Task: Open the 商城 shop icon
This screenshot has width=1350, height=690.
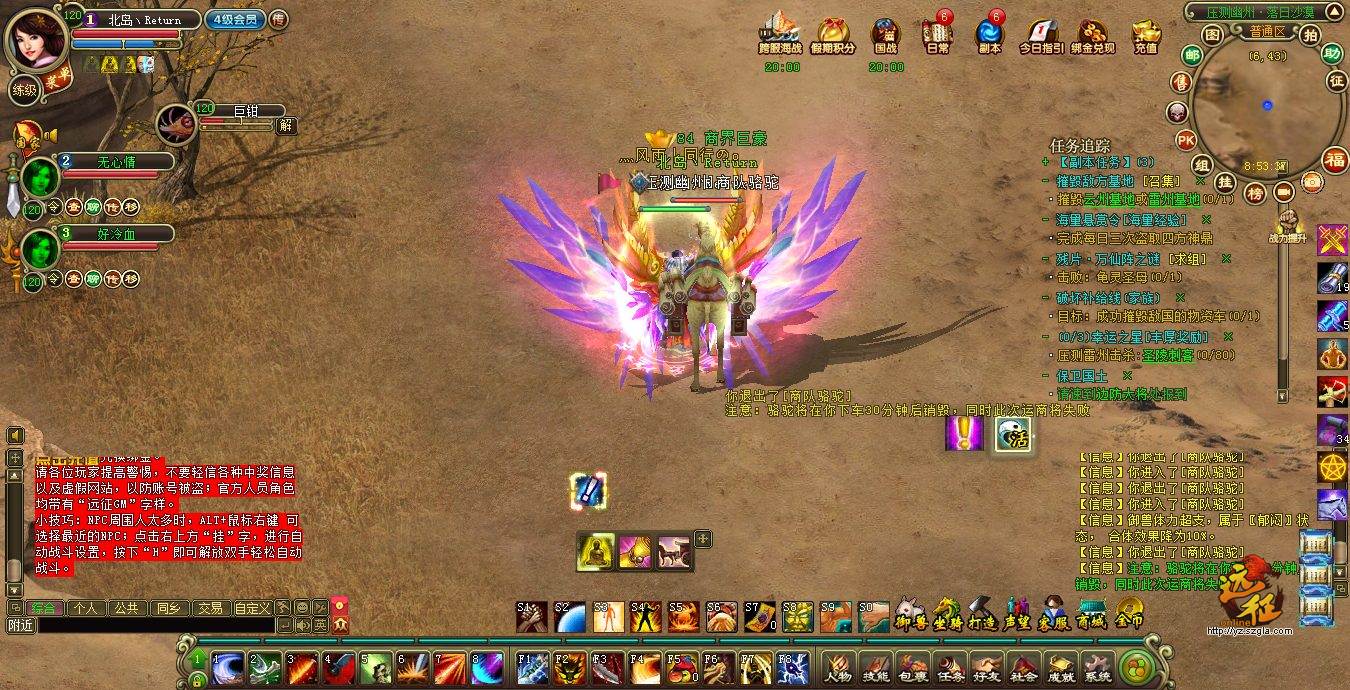Action: pyautogui.click(x=1090, y=612)
